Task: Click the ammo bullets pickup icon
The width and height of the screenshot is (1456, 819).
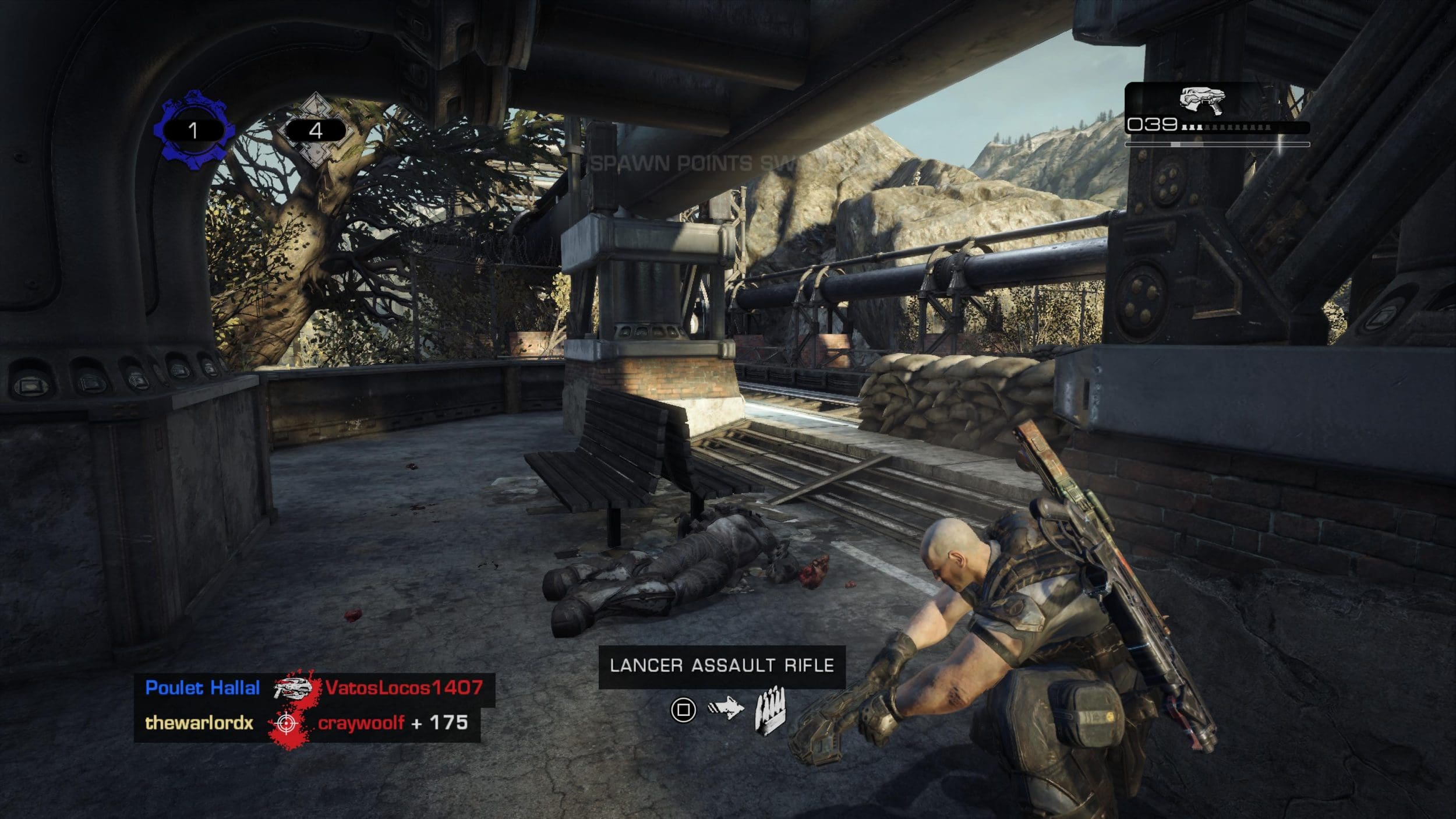Action: (770, 710)
